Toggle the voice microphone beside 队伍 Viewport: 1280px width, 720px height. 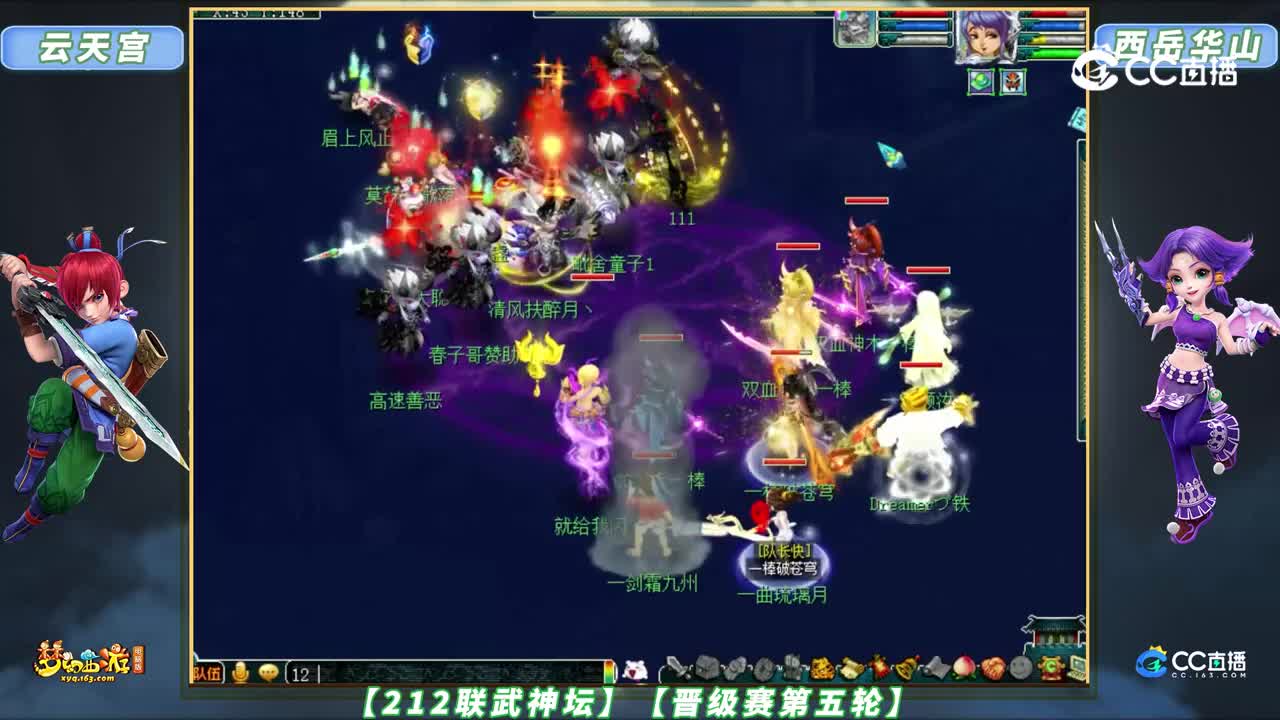[239, 671]
